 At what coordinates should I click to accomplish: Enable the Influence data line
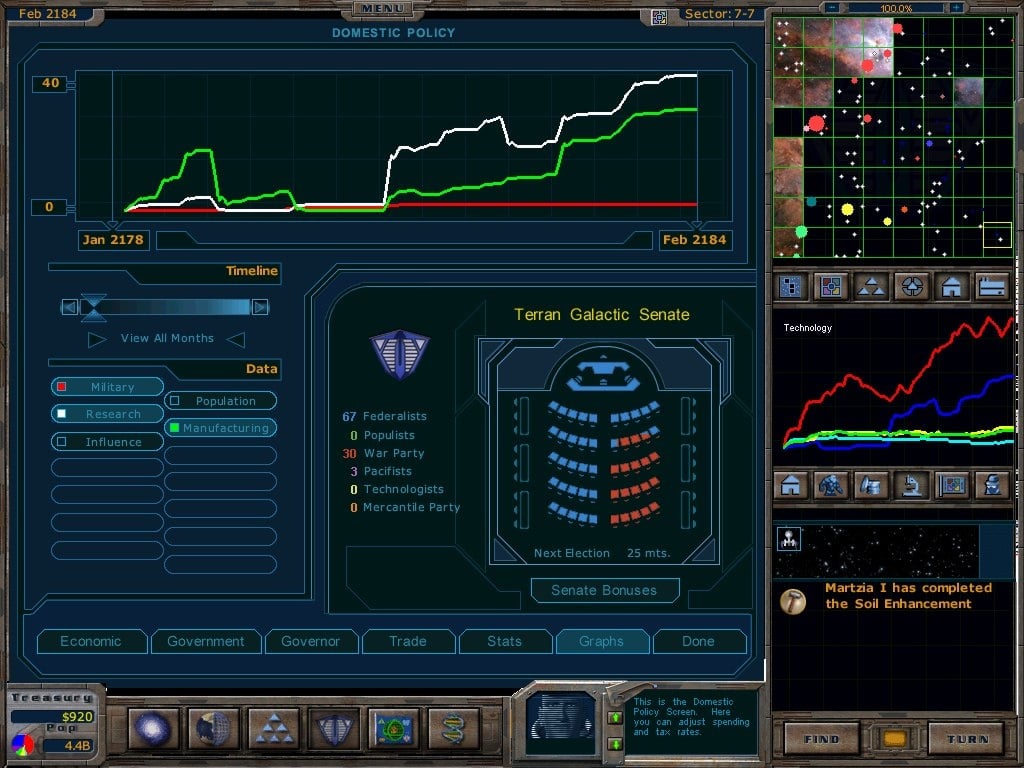tap(107, 442)
